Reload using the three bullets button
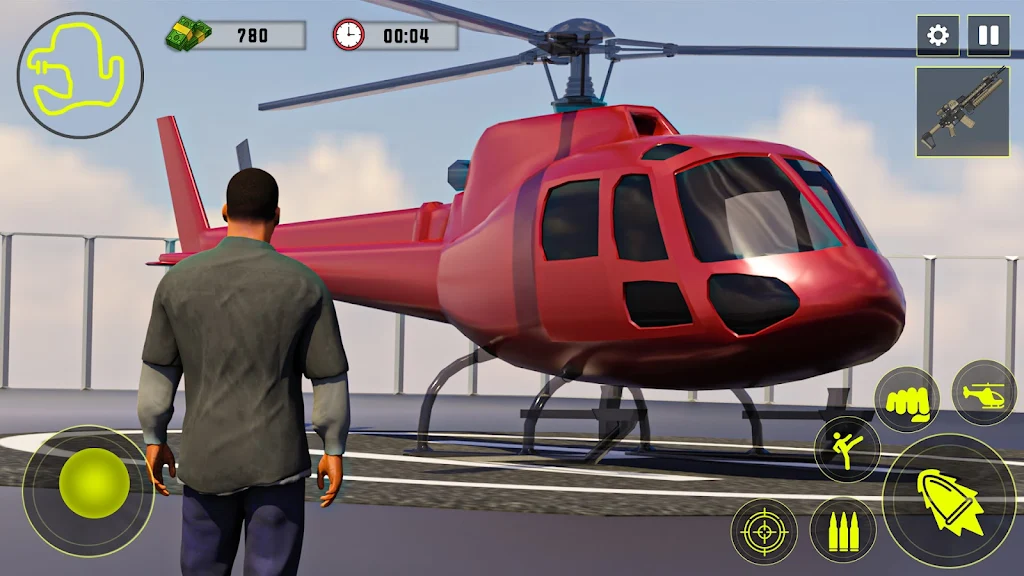The image size is (1024, 576). [x=842, y=531]
